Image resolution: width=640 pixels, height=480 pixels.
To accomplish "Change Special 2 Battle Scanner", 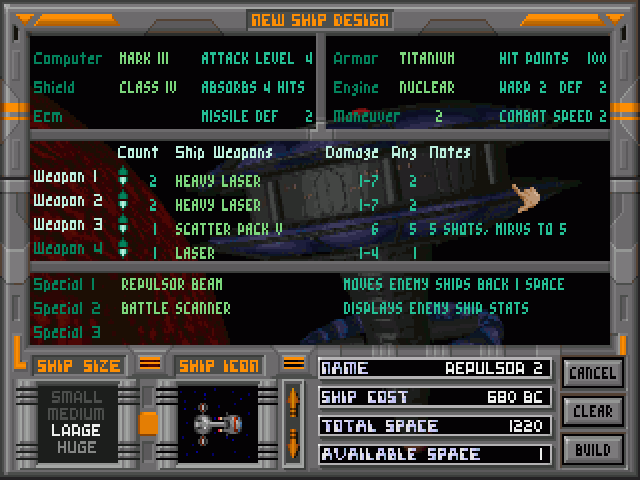I will click(176, 308).
